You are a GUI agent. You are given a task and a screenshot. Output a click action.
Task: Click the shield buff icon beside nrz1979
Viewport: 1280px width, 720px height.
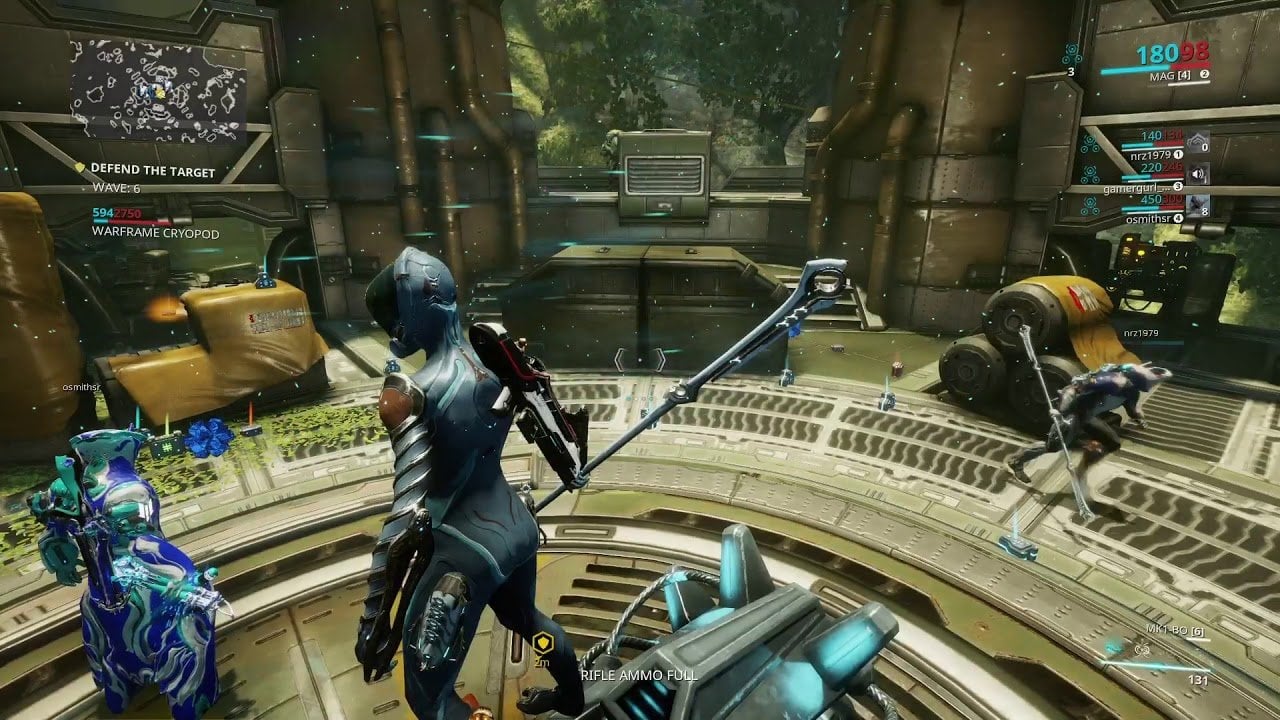1197,142
